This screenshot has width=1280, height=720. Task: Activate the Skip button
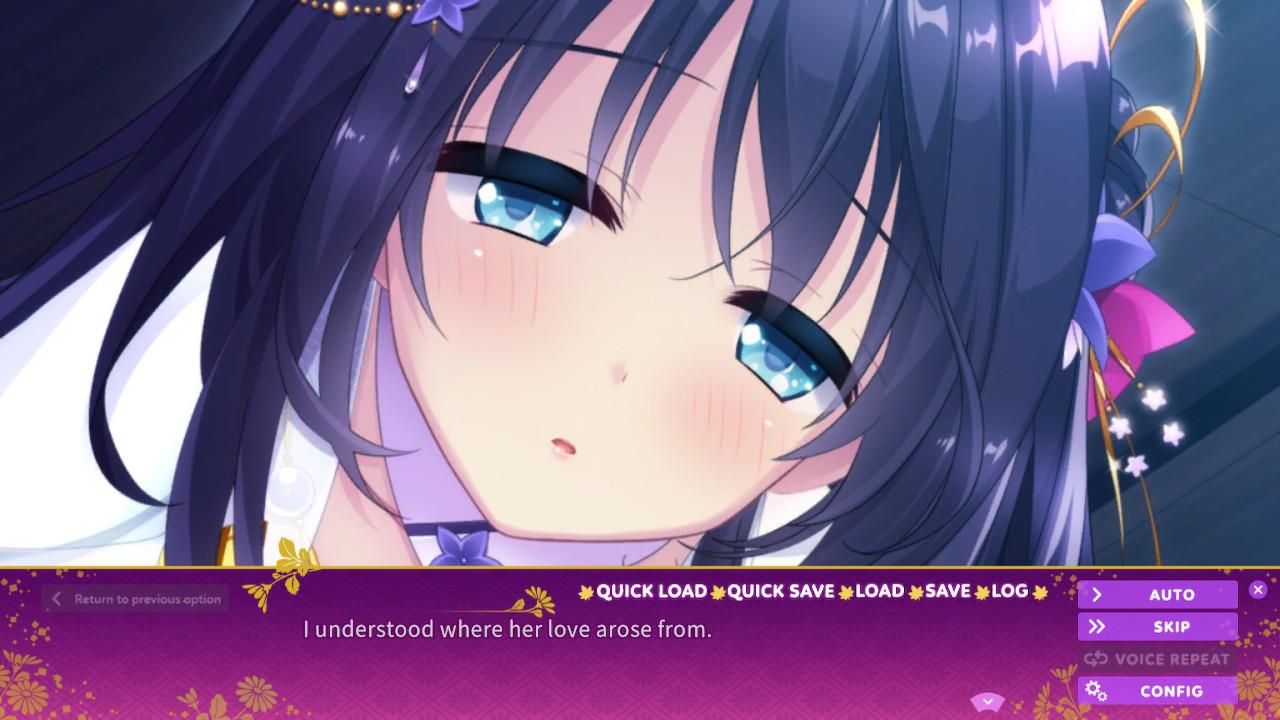click(1157, 627)
